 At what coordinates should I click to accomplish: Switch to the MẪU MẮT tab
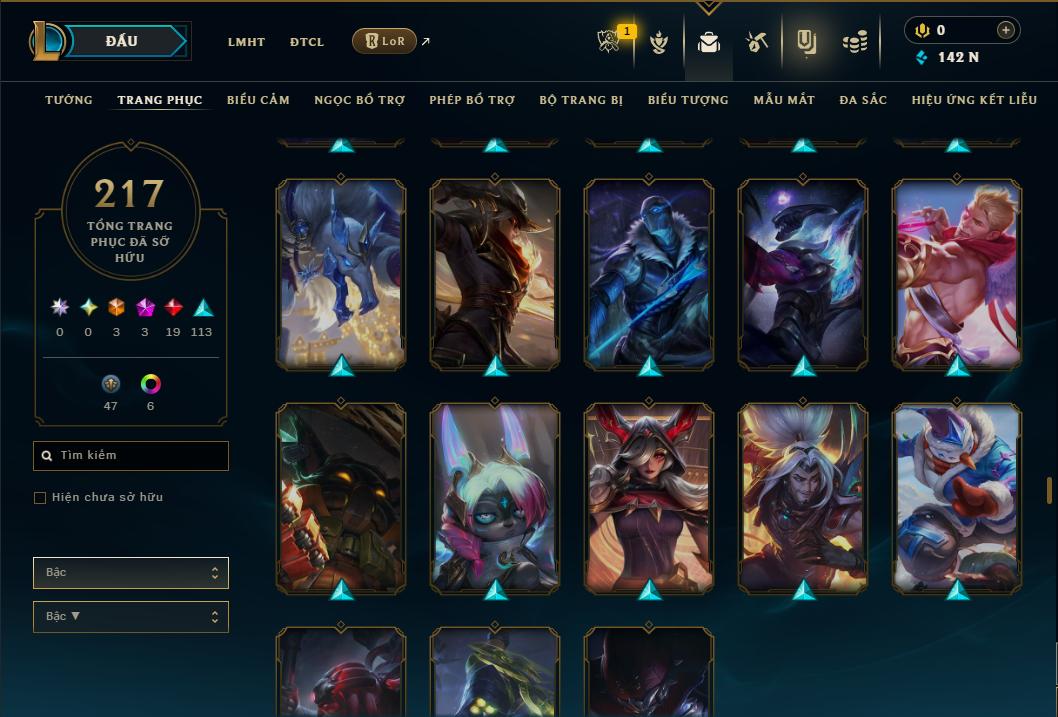[x=784, y=100]
